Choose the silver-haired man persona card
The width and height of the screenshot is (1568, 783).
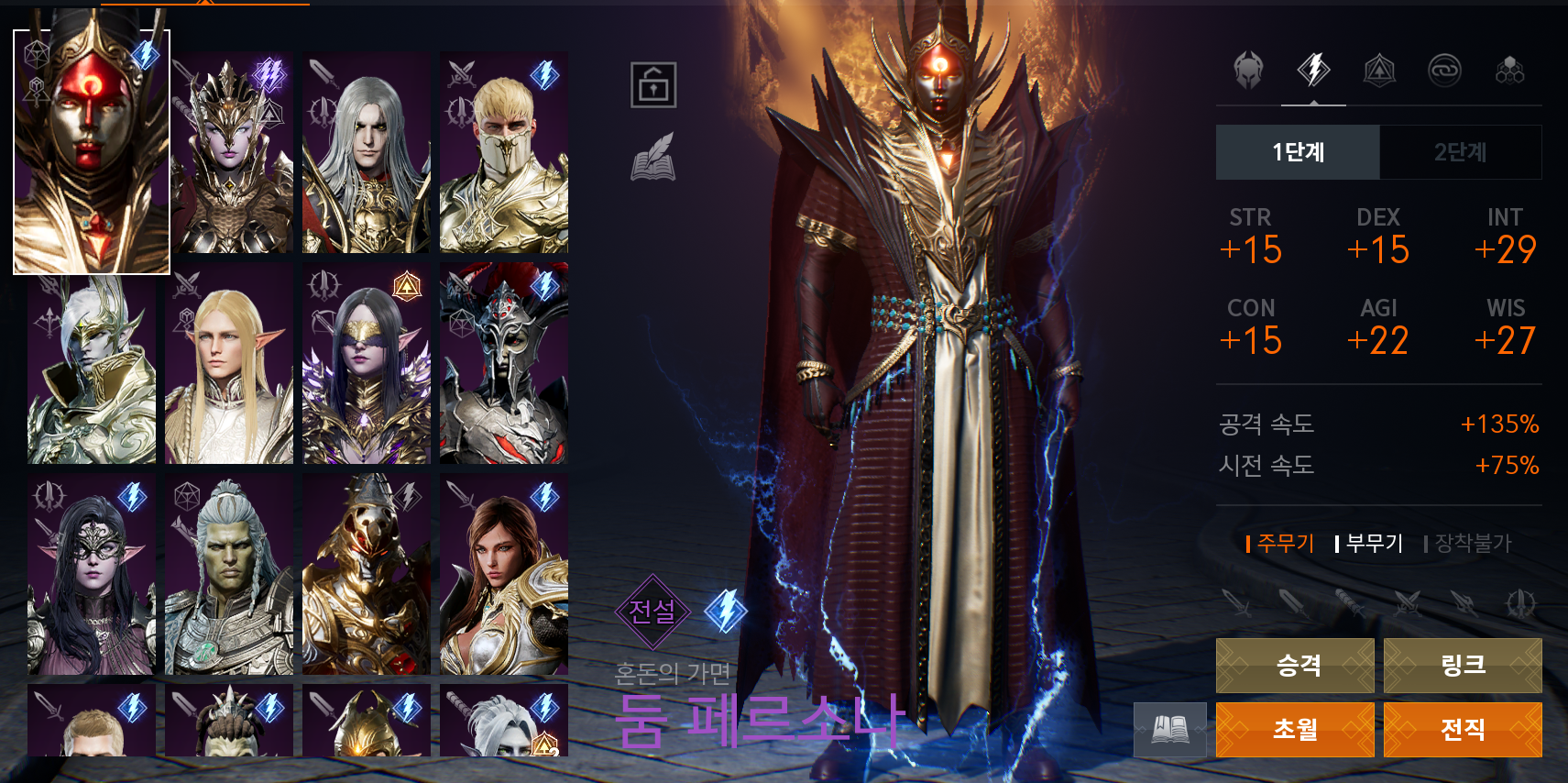coord(367,152)
